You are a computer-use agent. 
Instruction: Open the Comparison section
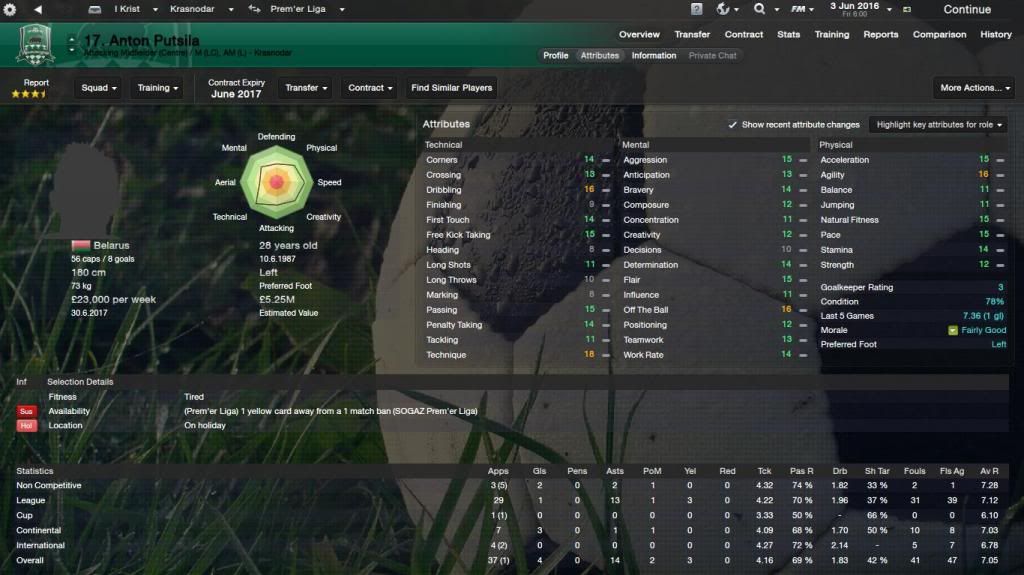pos(938,34)
